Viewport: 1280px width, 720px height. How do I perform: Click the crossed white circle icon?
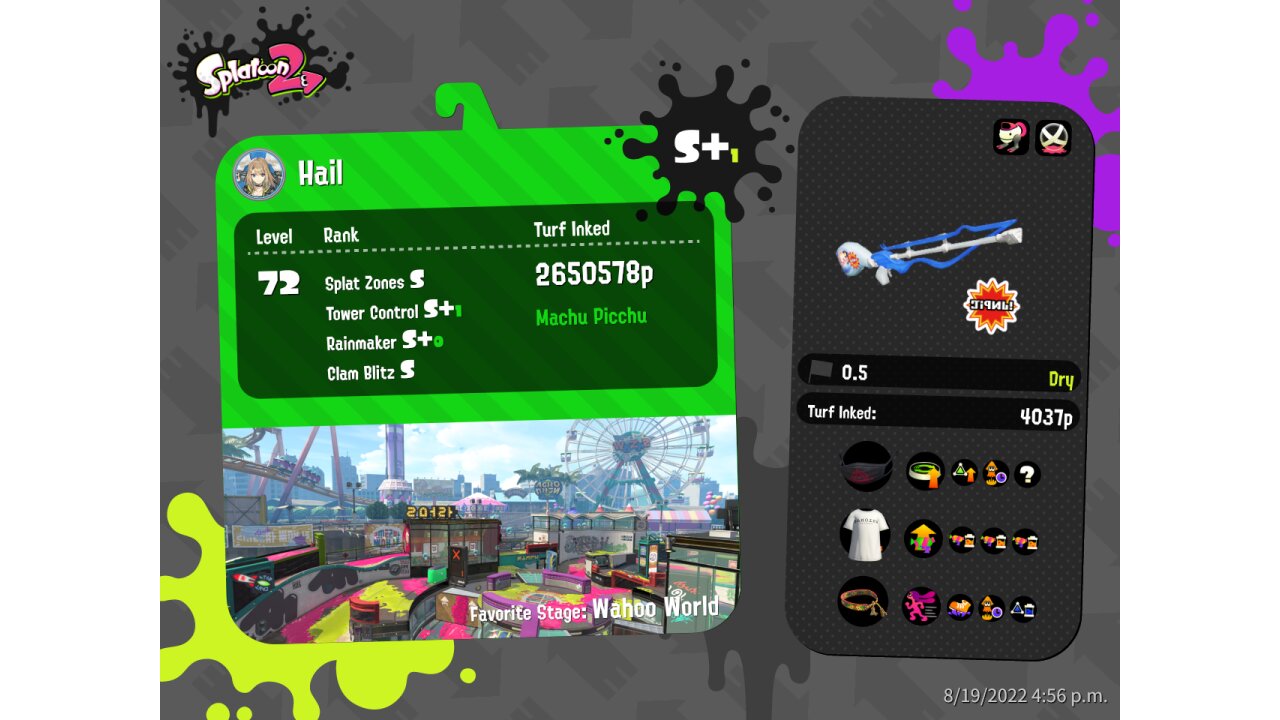pyautogui.click(x=1052, y=138)
